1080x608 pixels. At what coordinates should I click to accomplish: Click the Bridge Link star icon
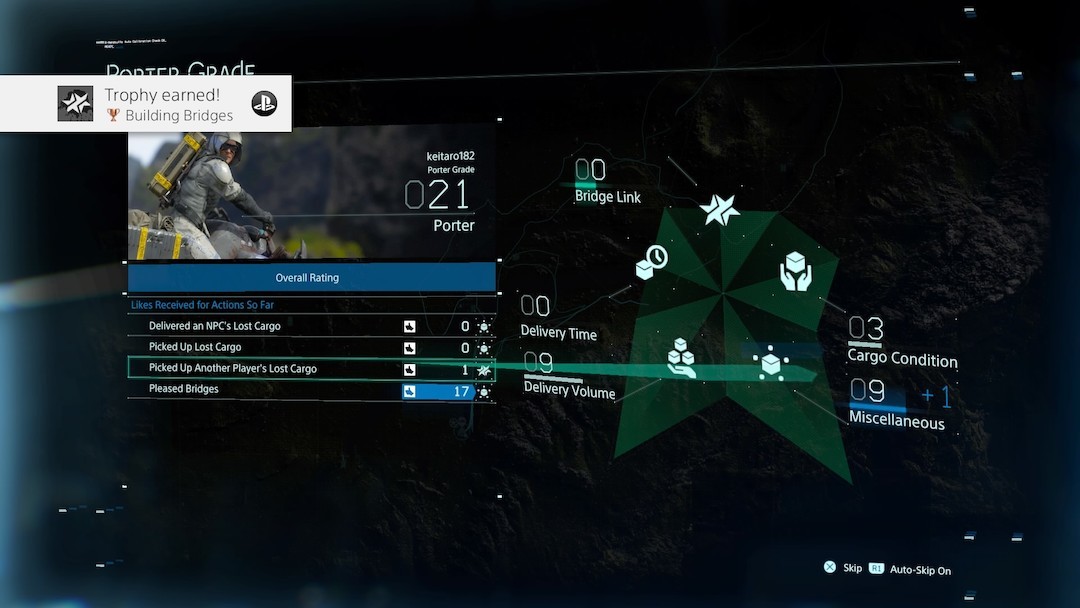coord(719,208)
